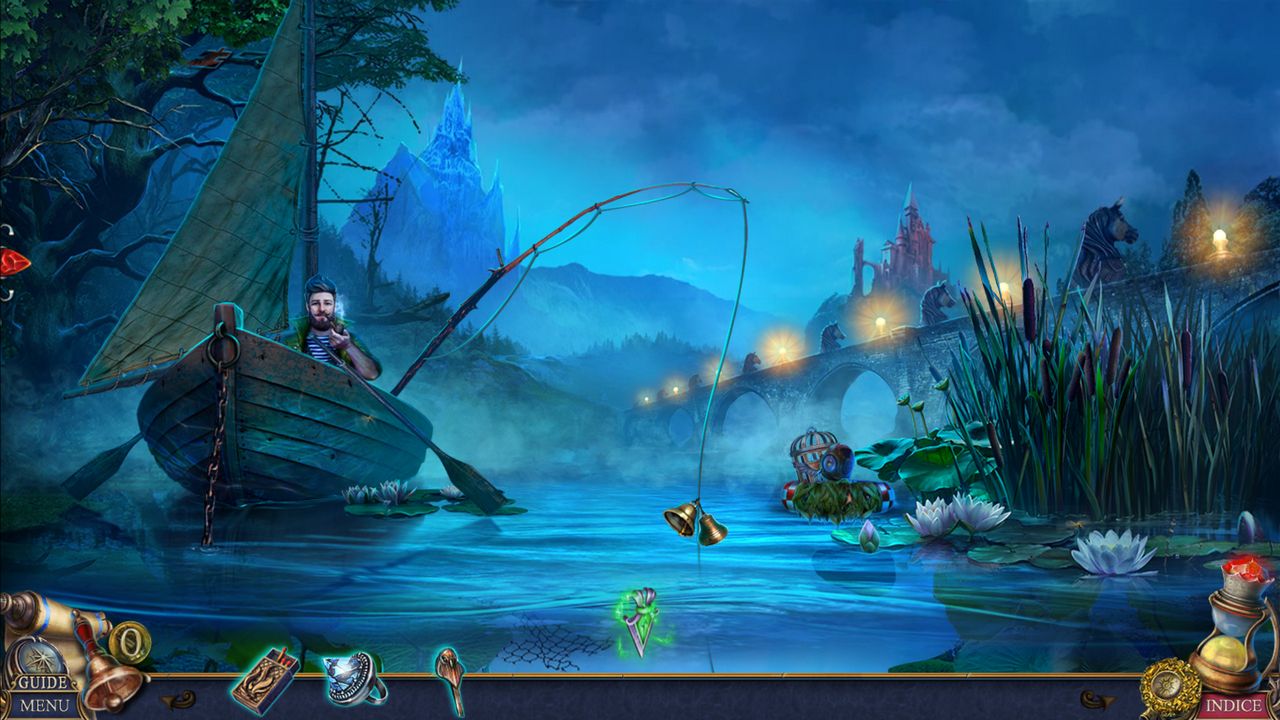
Task: Open the Guide button
Action: 43,683
